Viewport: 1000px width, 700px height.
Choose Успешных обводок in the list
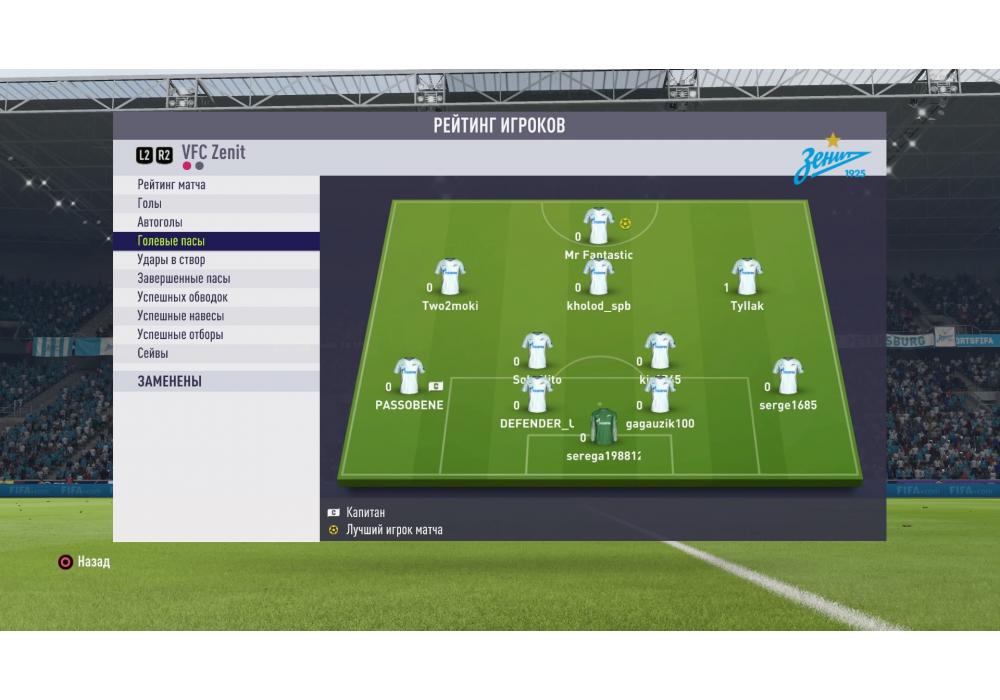tap(182, 297)
